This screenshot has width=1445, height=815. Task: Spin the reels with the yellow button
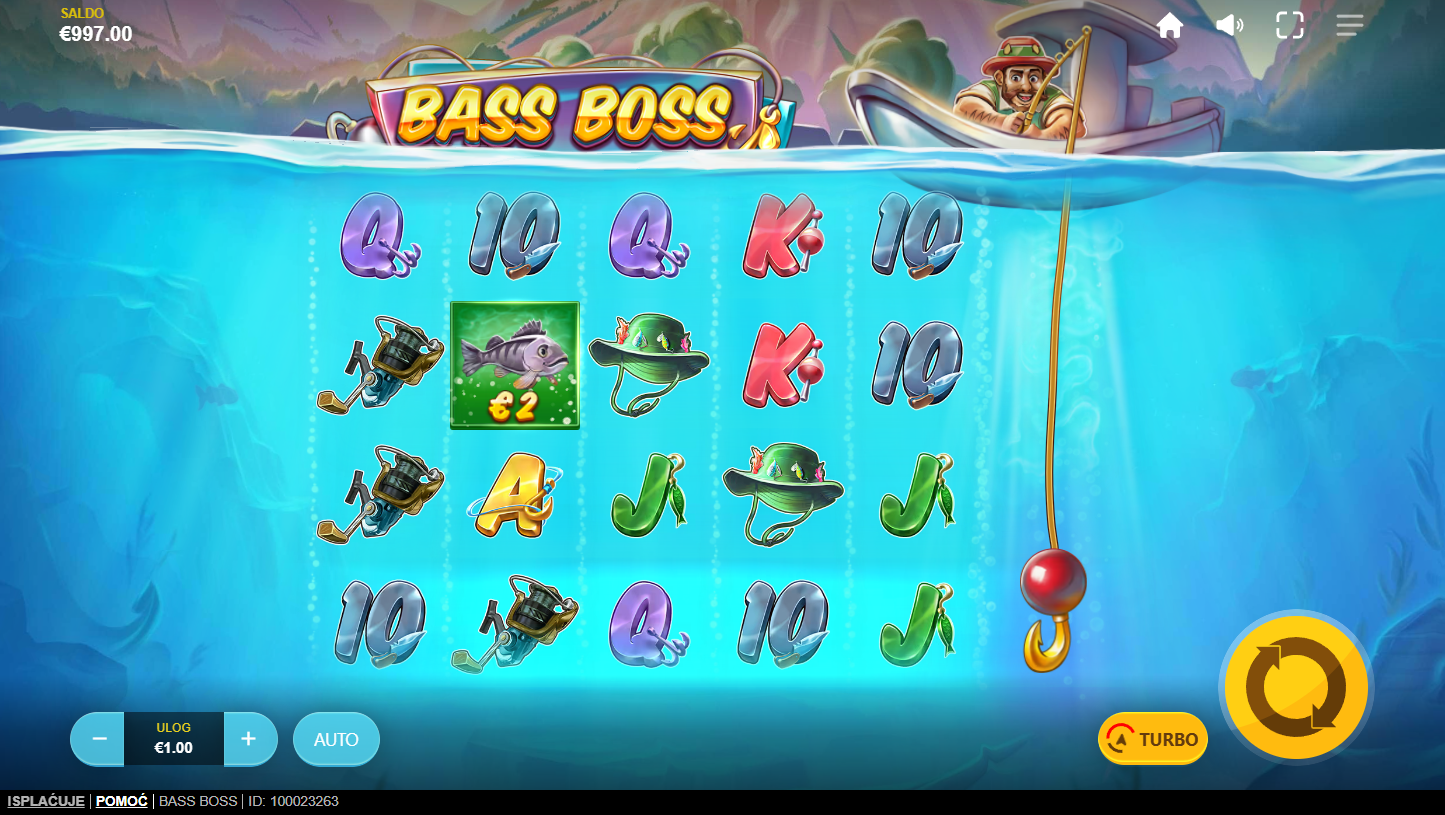coord(1295,687)
